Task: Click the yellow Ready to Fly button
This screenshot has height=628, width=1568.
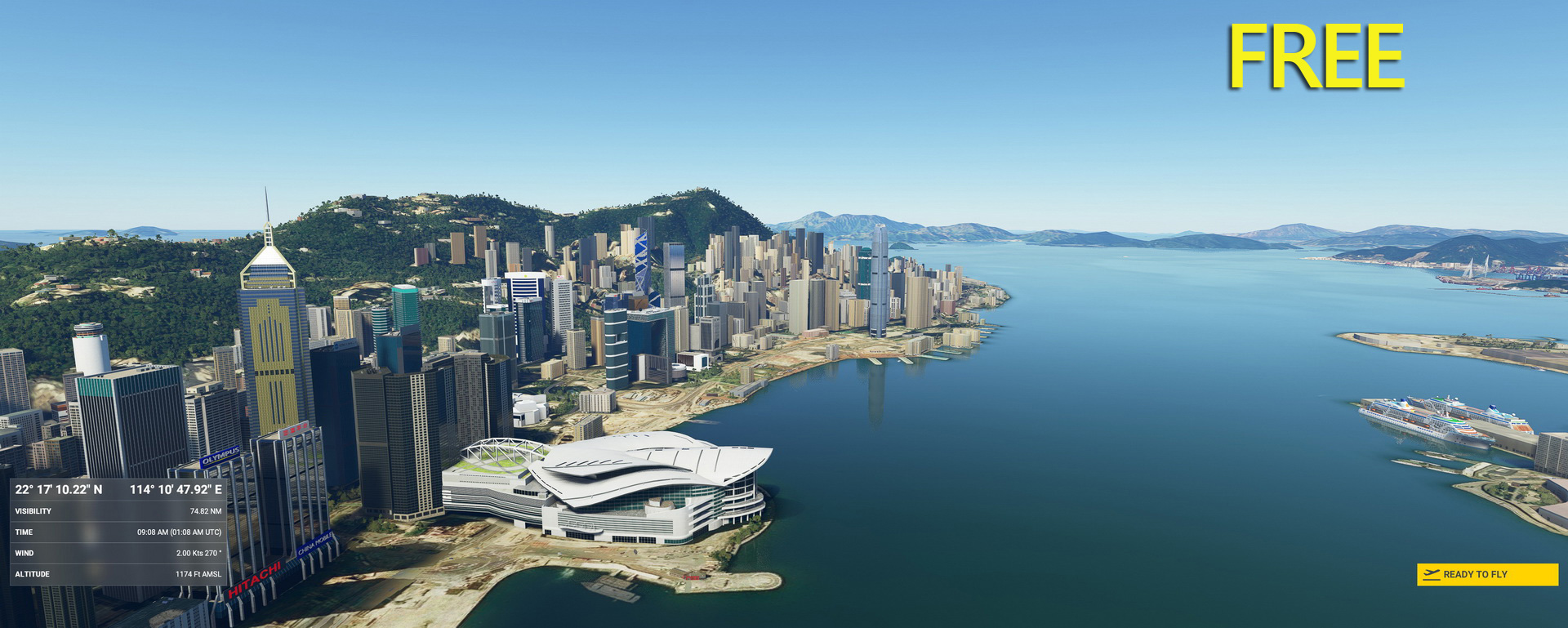Action: pyautogui.click(x=1486, y=574)
